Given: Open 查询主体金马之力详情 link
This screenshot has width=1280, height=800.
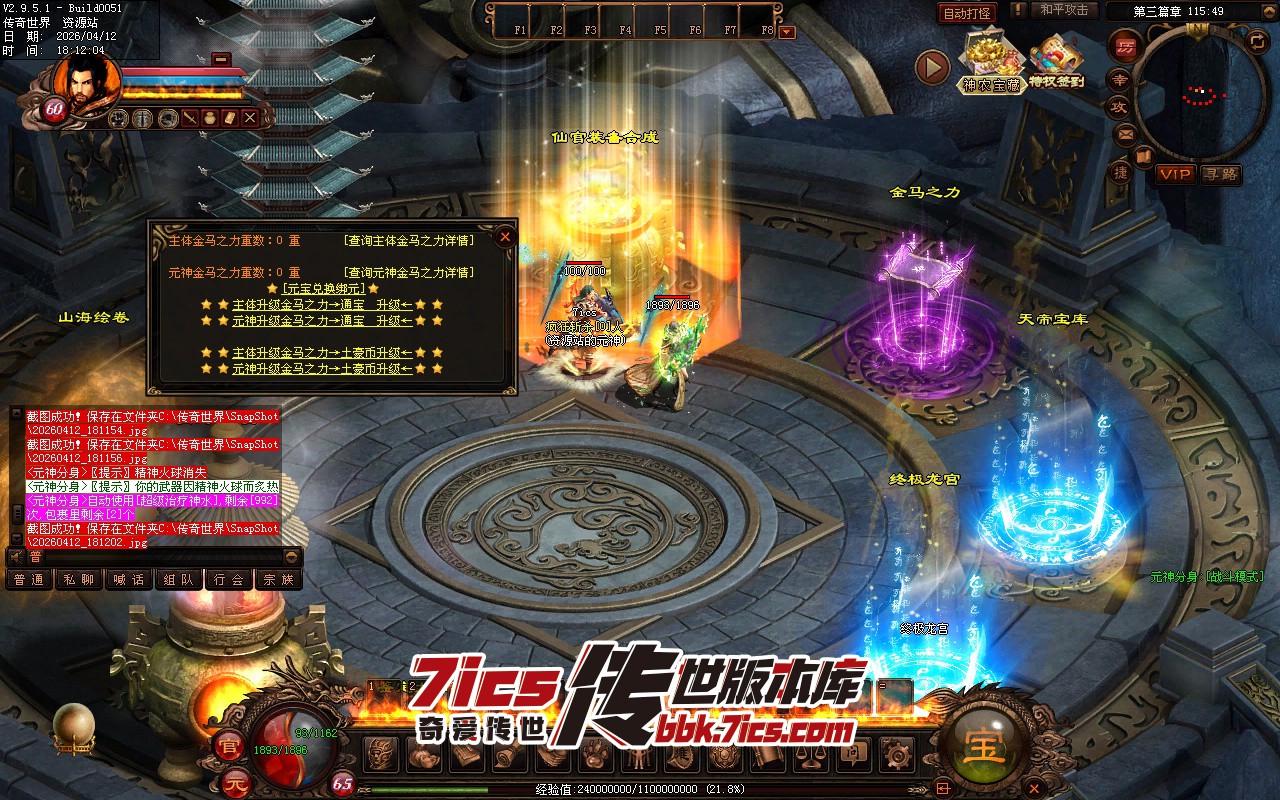Looking at the screenshot, I should click(x=408, y=241).
